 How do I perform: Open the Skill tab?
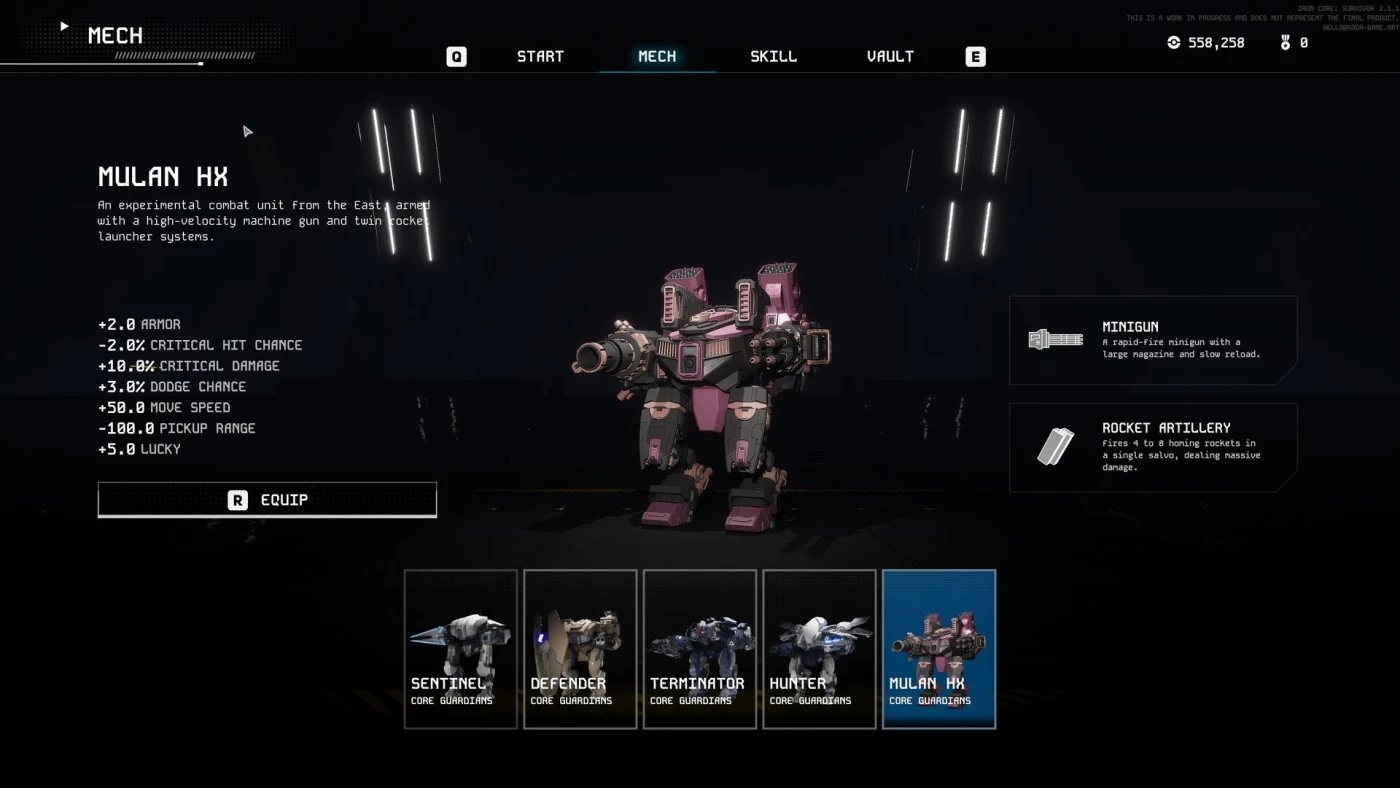tap(774, 56)
